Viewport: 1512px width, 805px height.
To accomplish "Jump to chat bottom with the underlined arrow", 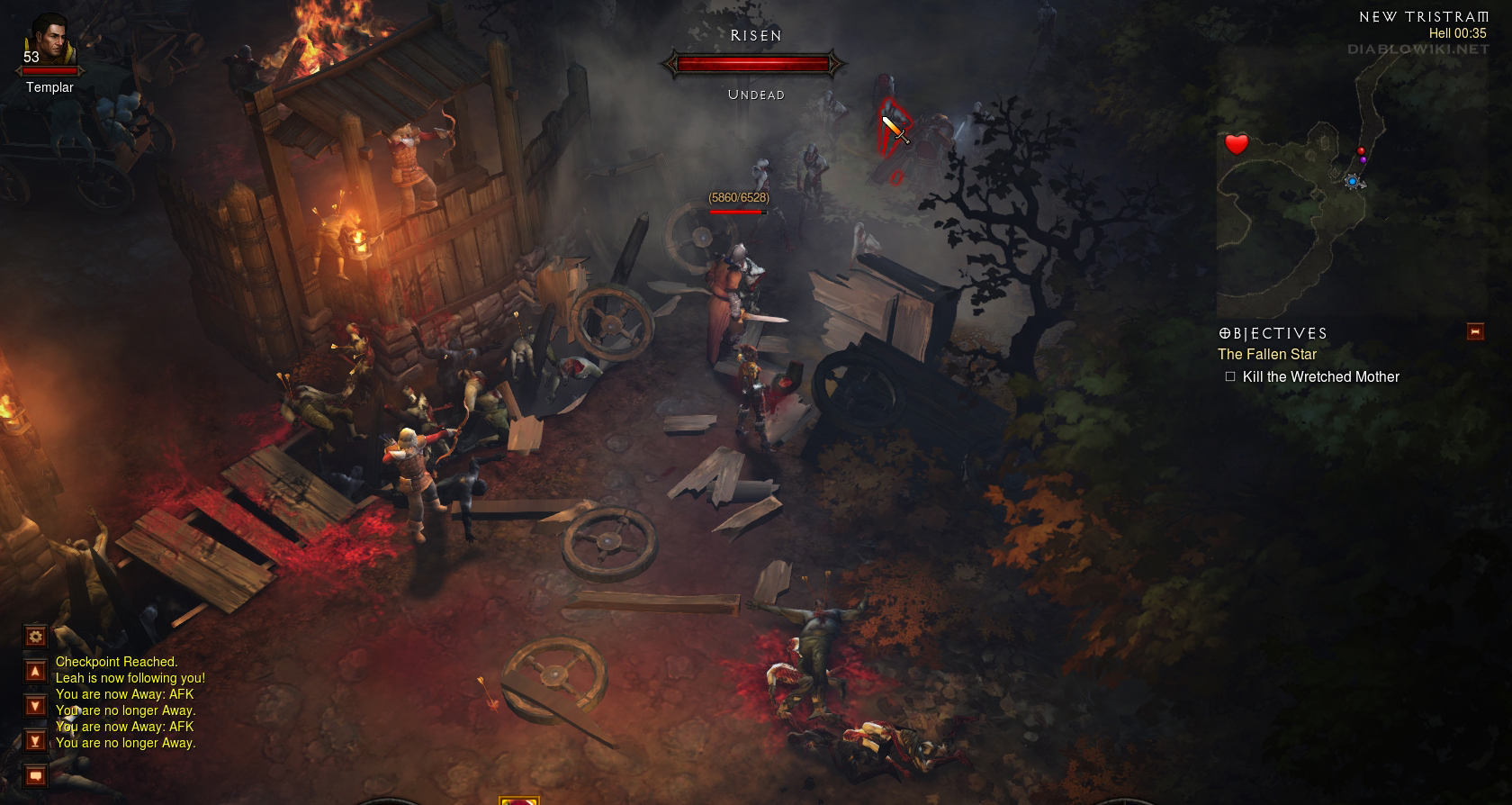I will tap(35, 740).
